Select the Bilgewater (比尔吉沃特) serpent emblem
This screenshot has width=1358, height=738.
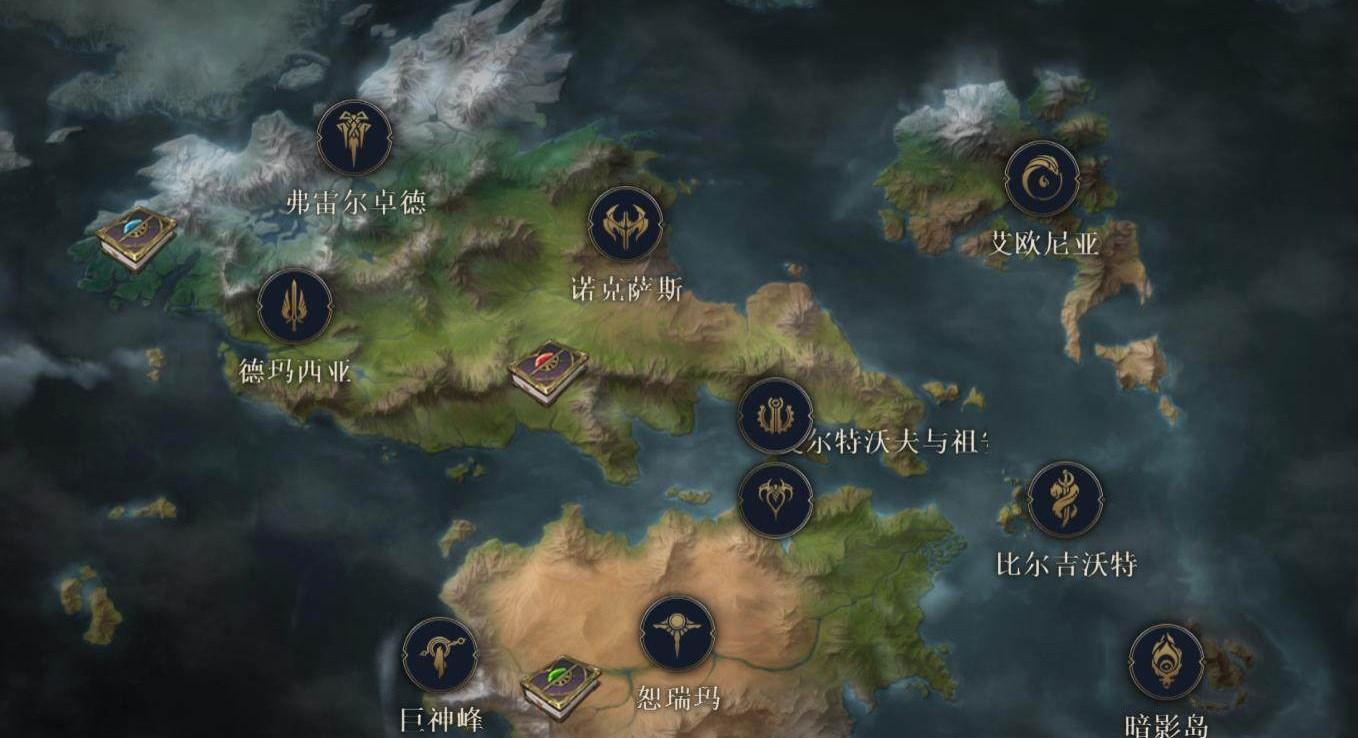1065,499
